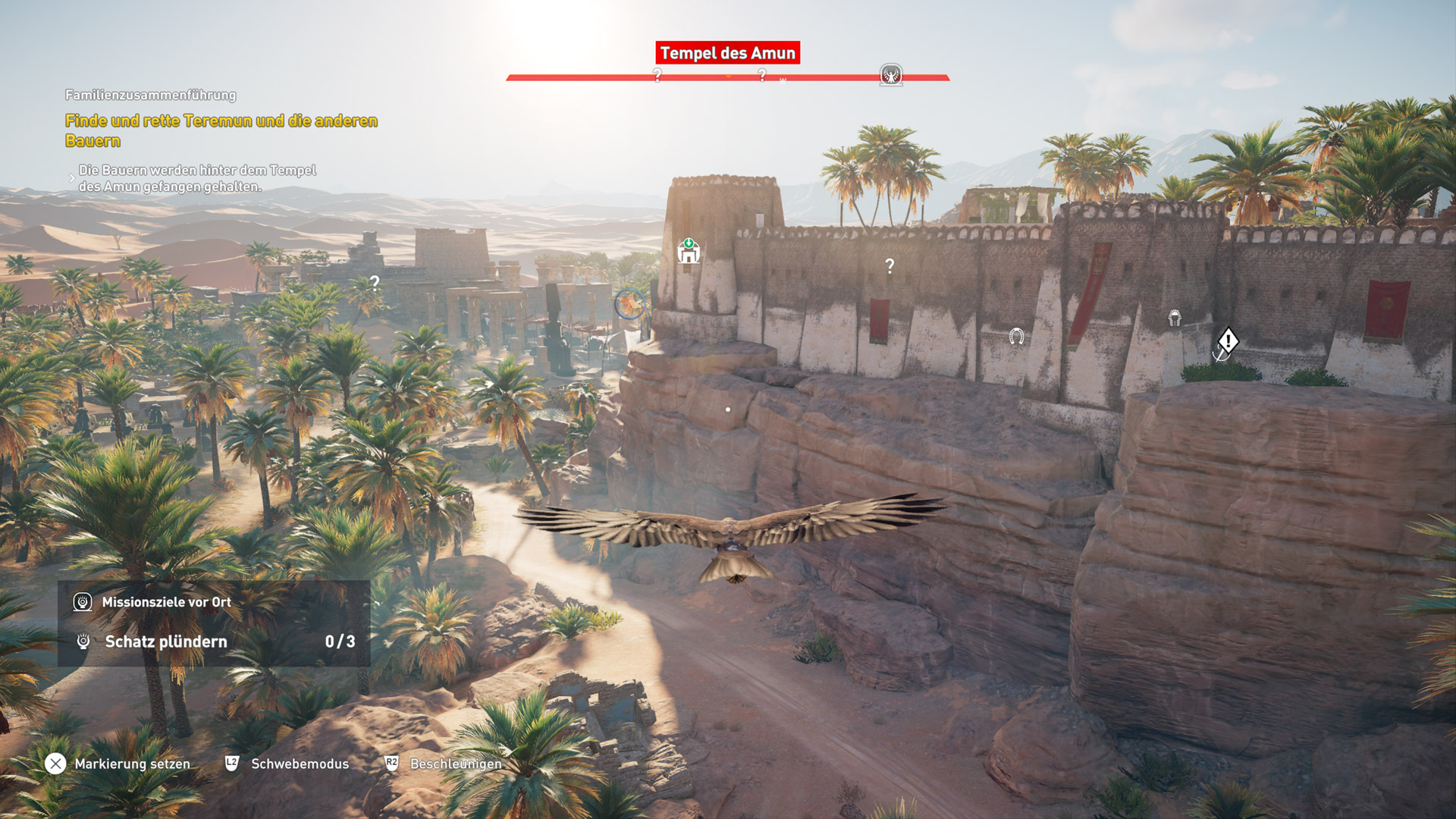
Task: Select the treasure marker beside the red banner
Action: point(1175,318)
